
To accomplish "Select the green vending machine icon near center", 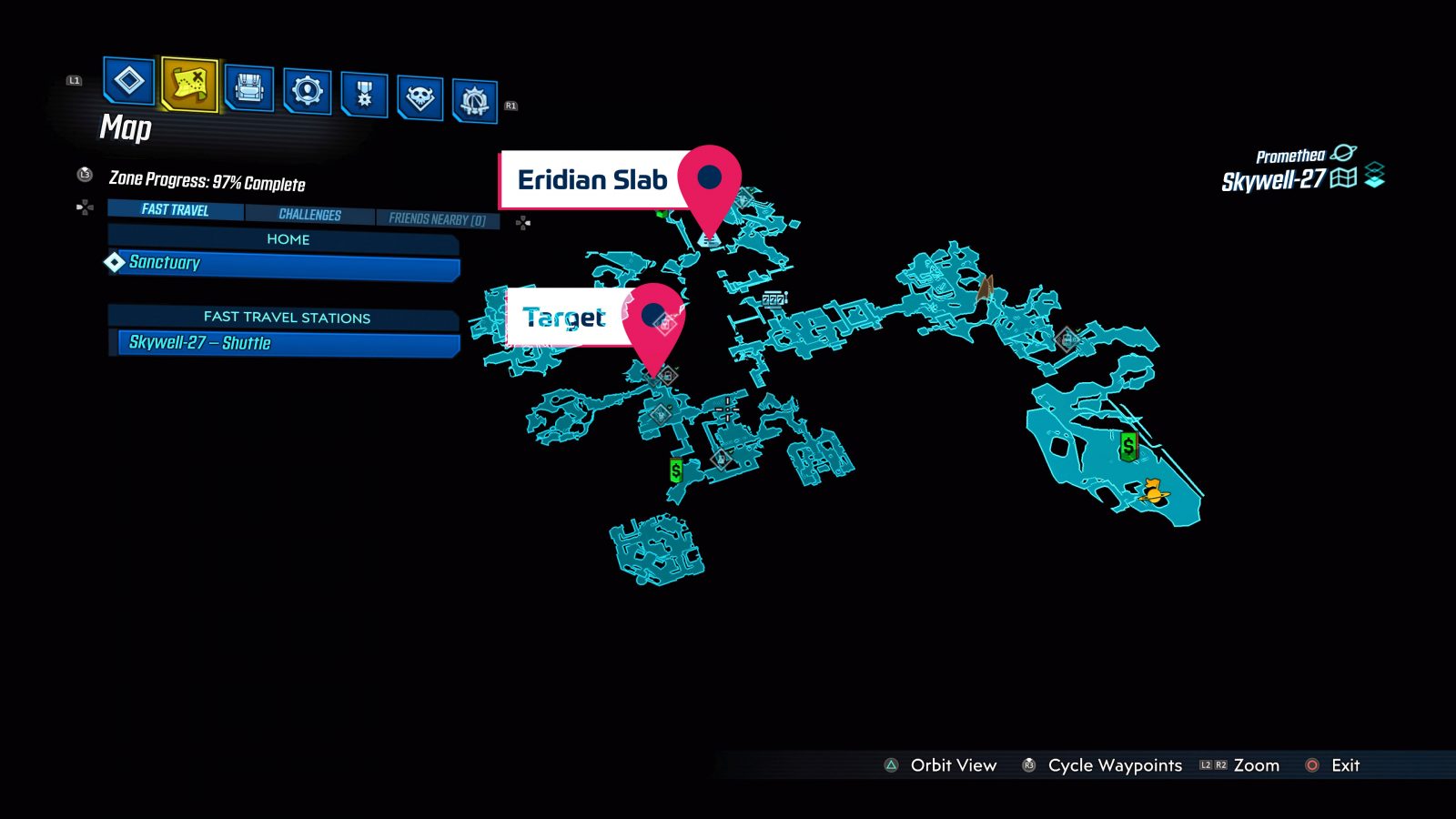I will tap(674, 470).
